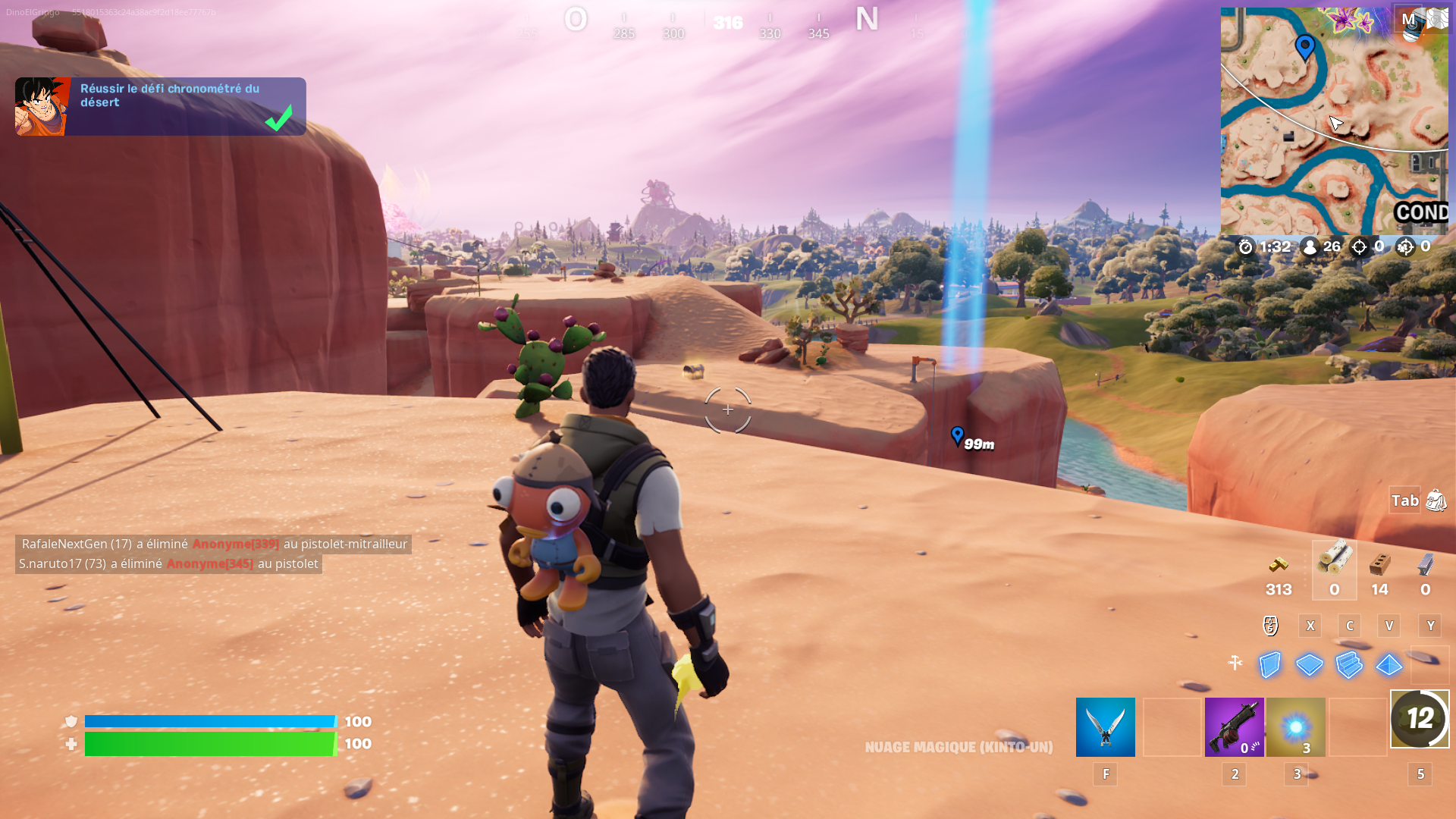Toggle the harvesting tool pickaxe icon
Viewport: 1456px width, 819px height.
pos(1235,664)
